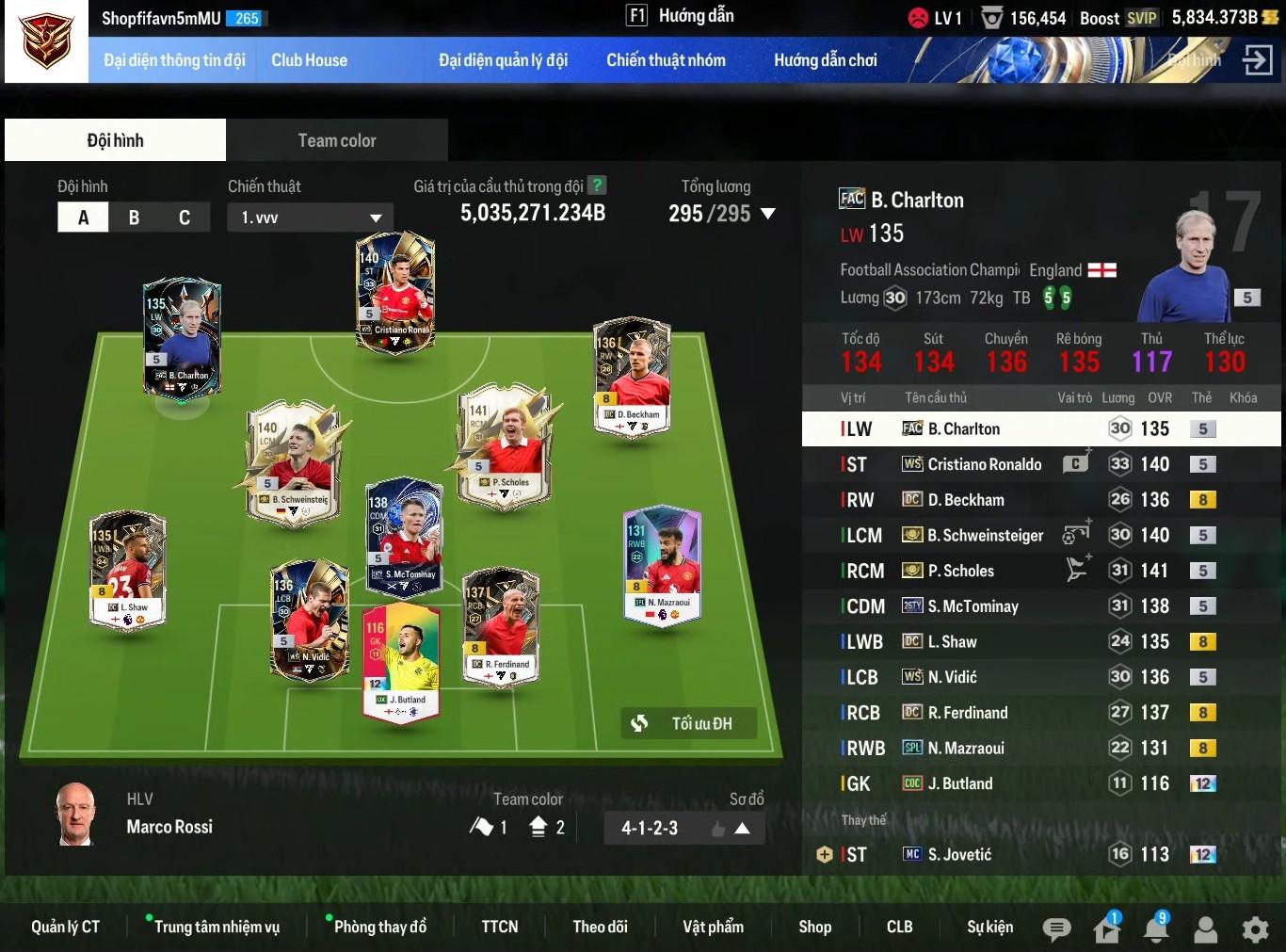Expand the total salary 295/295 arrow
The image size is (1286, 952).
tap(768, 214)
